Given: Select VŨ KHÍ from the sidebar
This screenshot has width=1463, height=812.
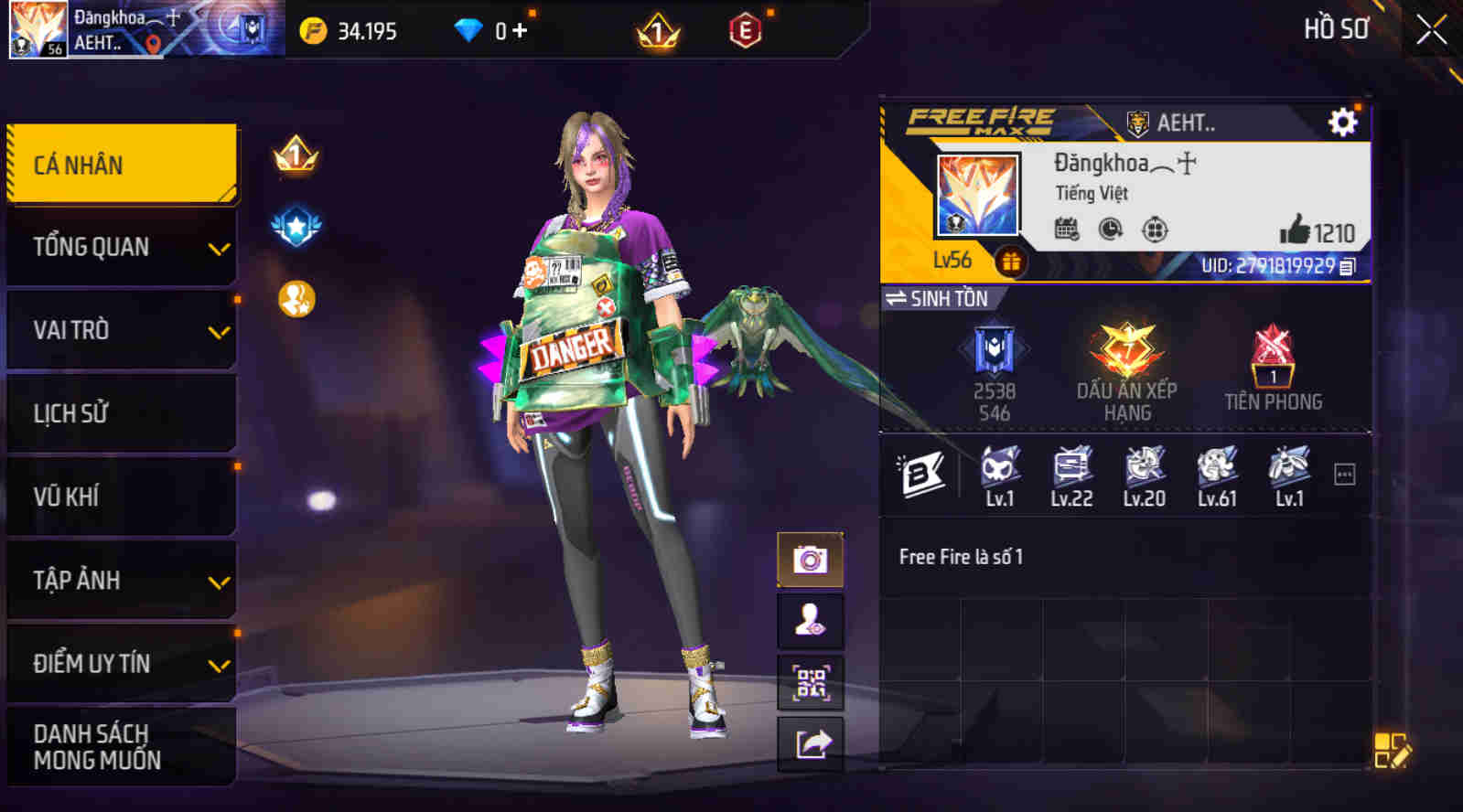Looking at the screenshot, I should tap(122, 497).
